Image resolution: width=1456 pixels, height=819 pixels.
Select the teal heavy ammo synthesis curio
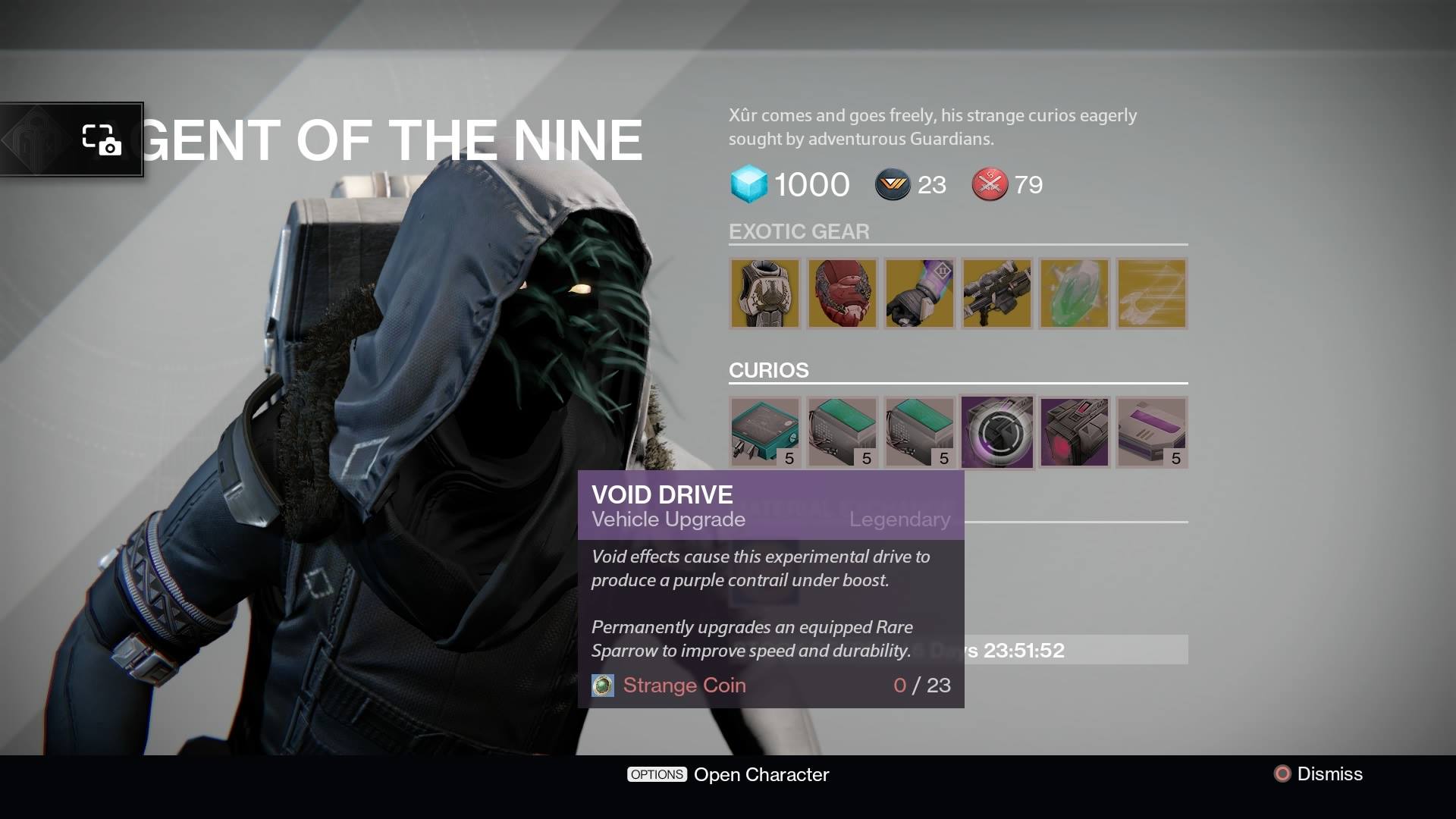pos(765,431)
